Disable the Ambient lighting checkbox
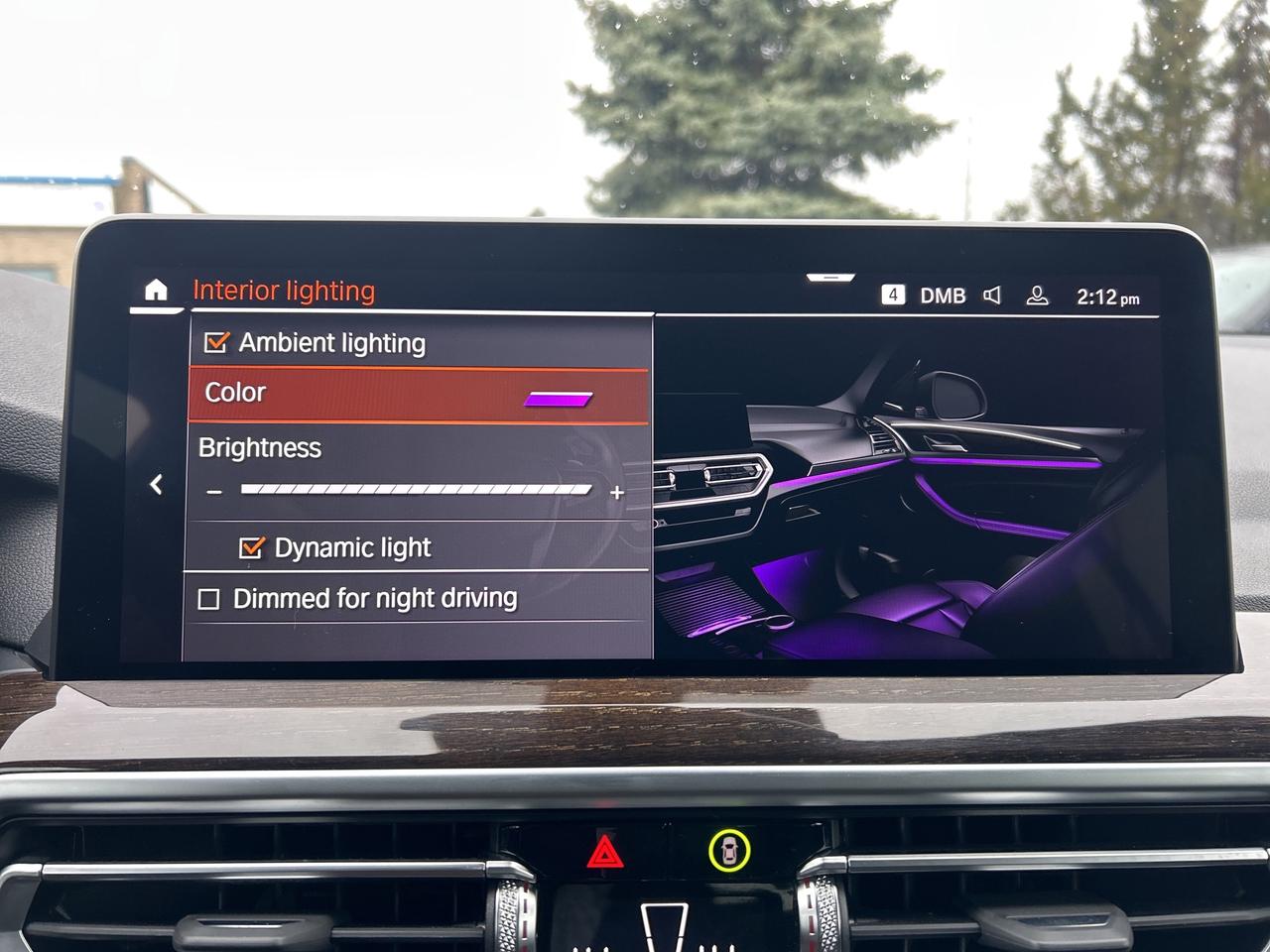The image size is (1270, 952). 215,343
